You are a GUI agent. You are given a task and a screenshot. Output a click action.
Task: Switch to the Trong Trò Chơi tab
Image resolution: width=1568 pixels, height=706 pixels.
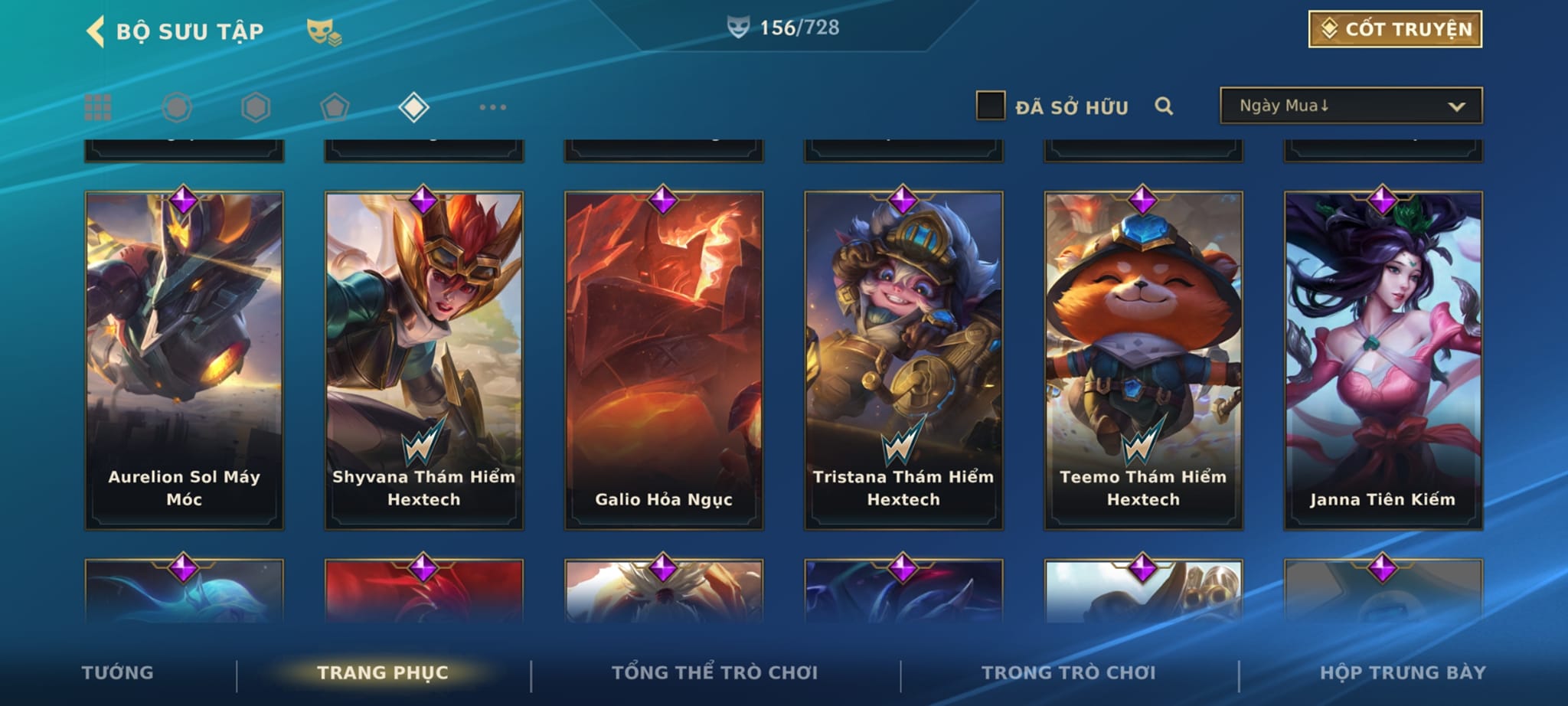point(1068,672)
